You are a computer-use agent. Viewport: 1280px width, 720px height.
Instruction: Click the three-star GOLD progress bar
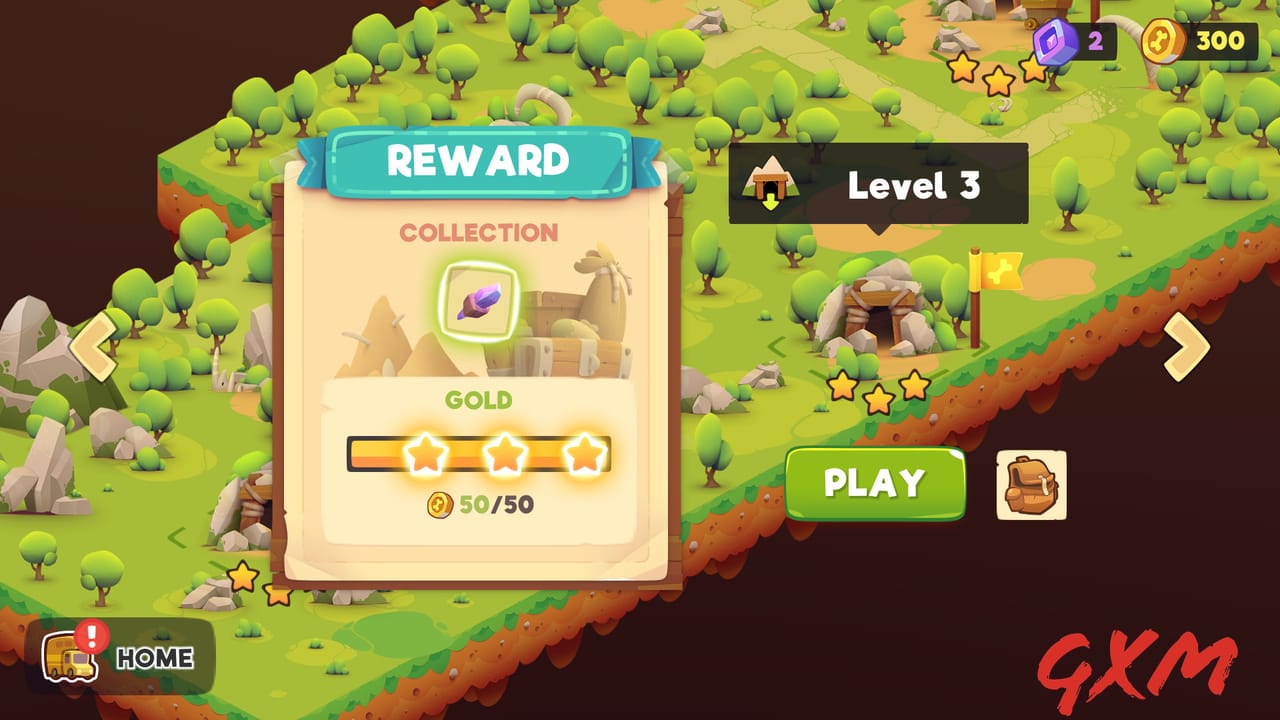[x=480, y=455]
